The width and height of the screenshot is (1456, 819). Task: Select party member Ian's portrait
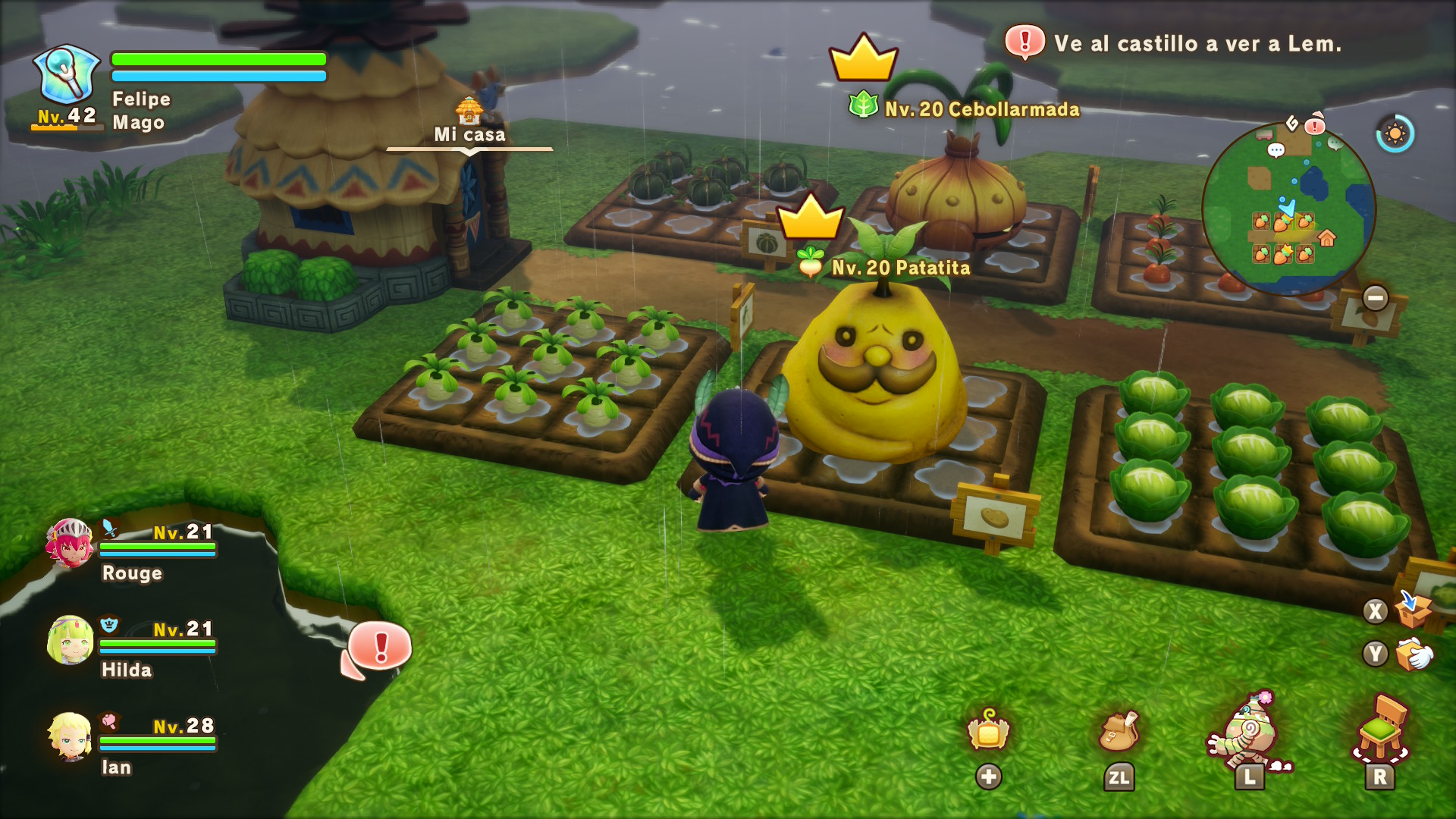pyautogui.click(x=70, y=736)
